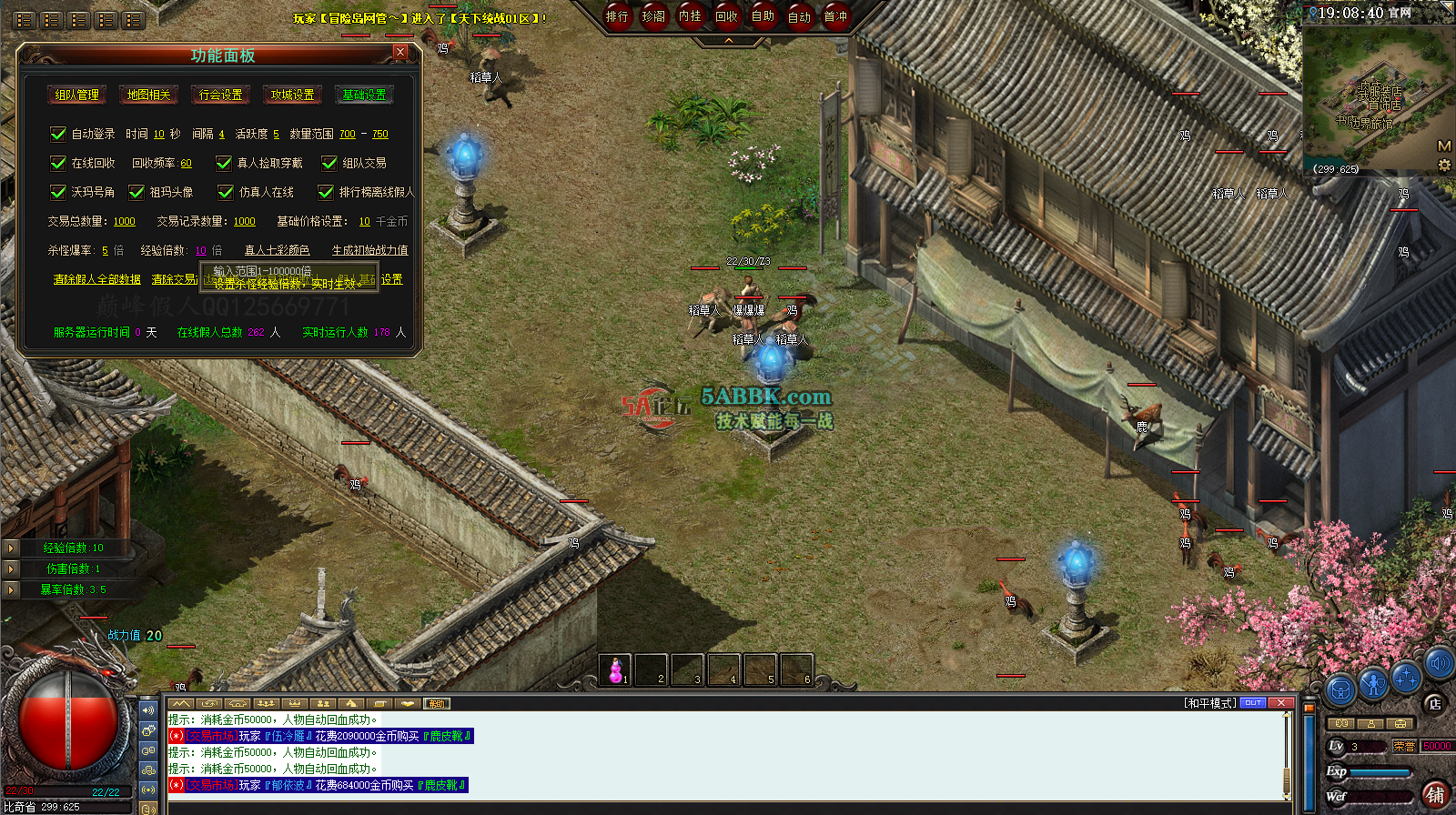Click the 首冲 first-recharge button
This screenshot has width=1456, height=815.
[x=835, y=16]
